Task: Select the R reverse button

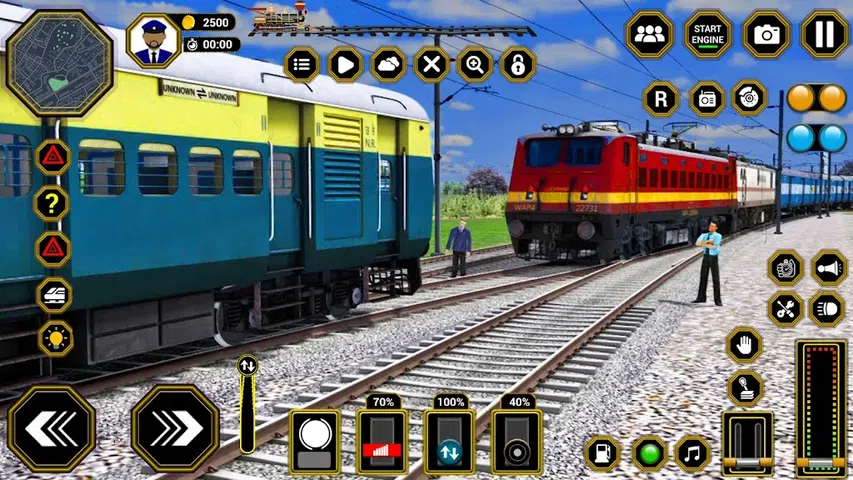Action: coord(661,99)
